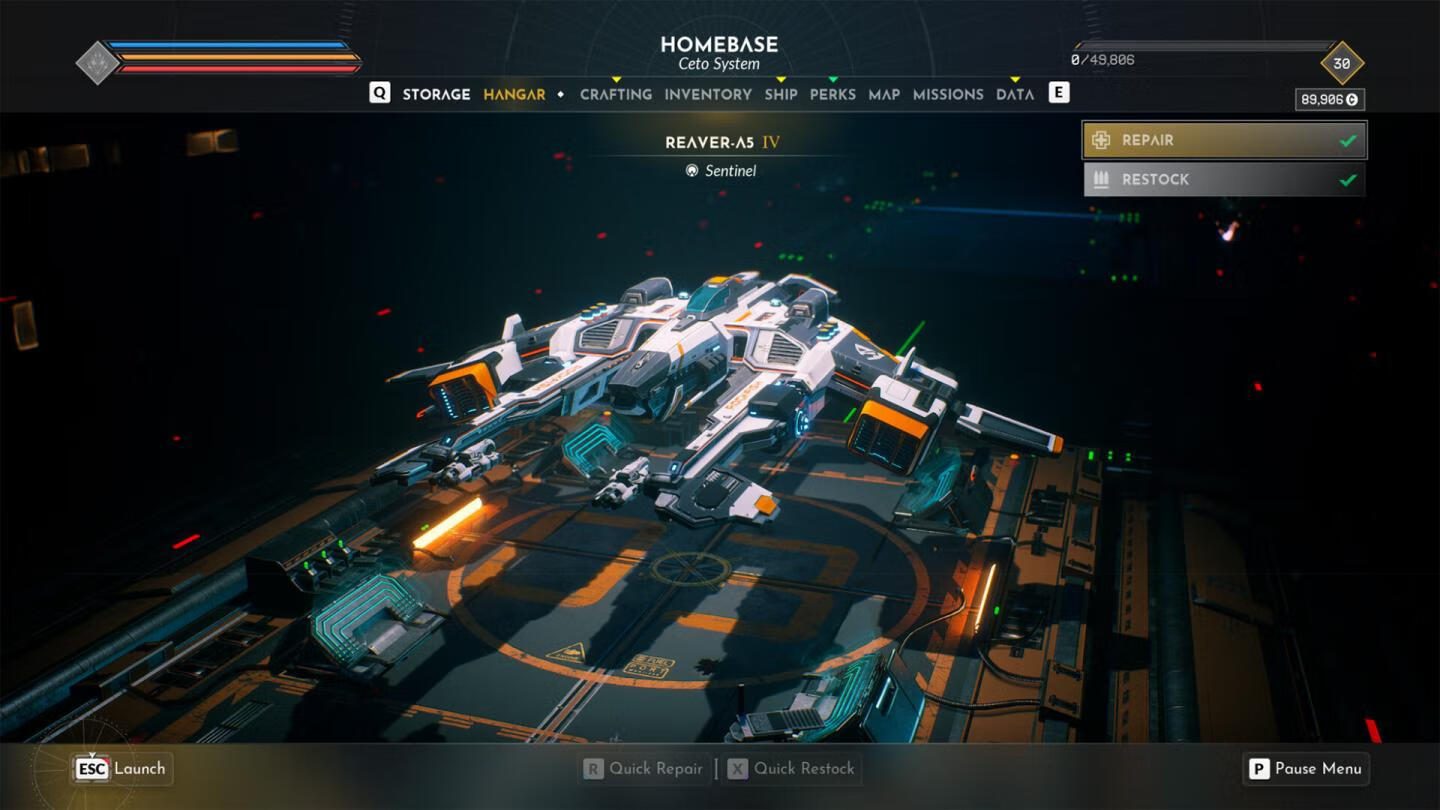Click the Repair button

[1224, 140]
